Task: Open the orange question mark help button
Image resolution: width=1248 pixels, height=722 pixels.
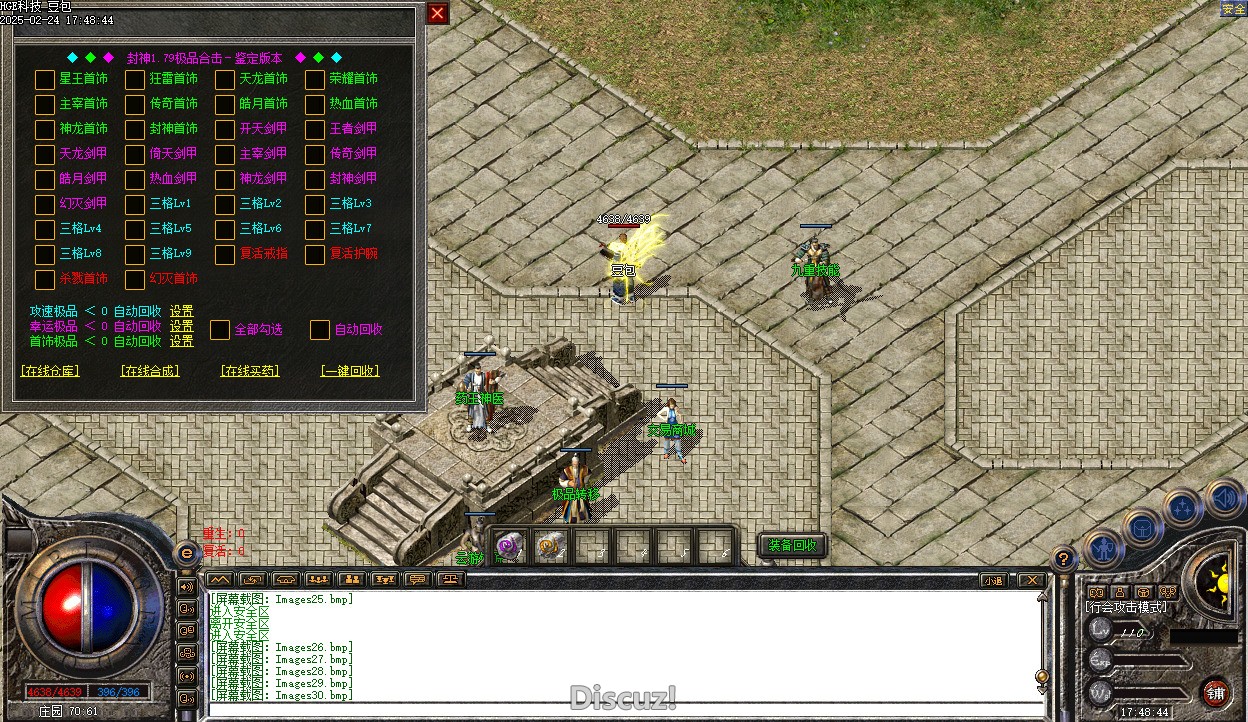Action: 1064,559
